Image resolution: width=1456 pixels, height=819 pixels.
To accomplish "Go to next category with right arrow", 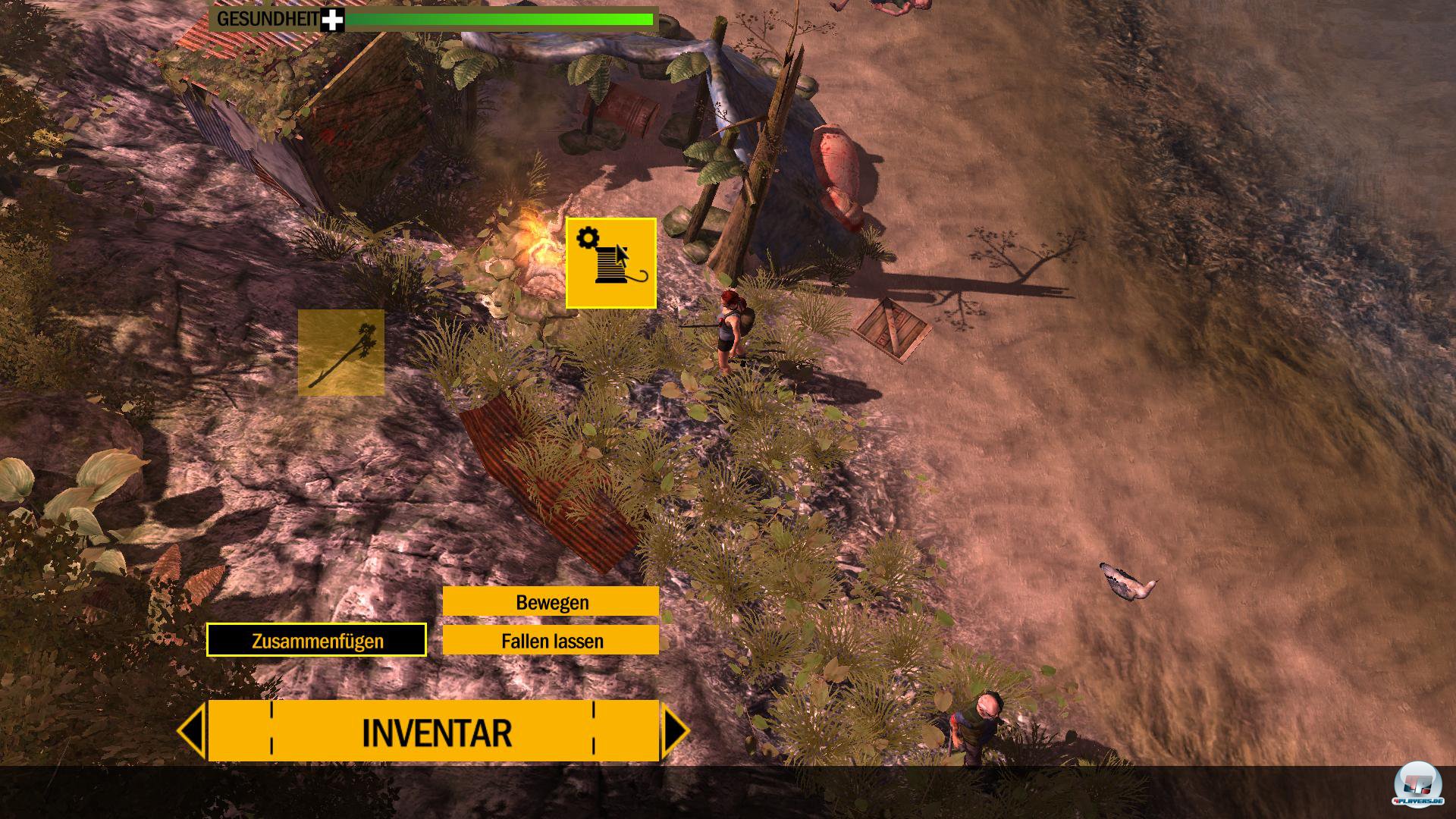I will (x=675, y=732).
